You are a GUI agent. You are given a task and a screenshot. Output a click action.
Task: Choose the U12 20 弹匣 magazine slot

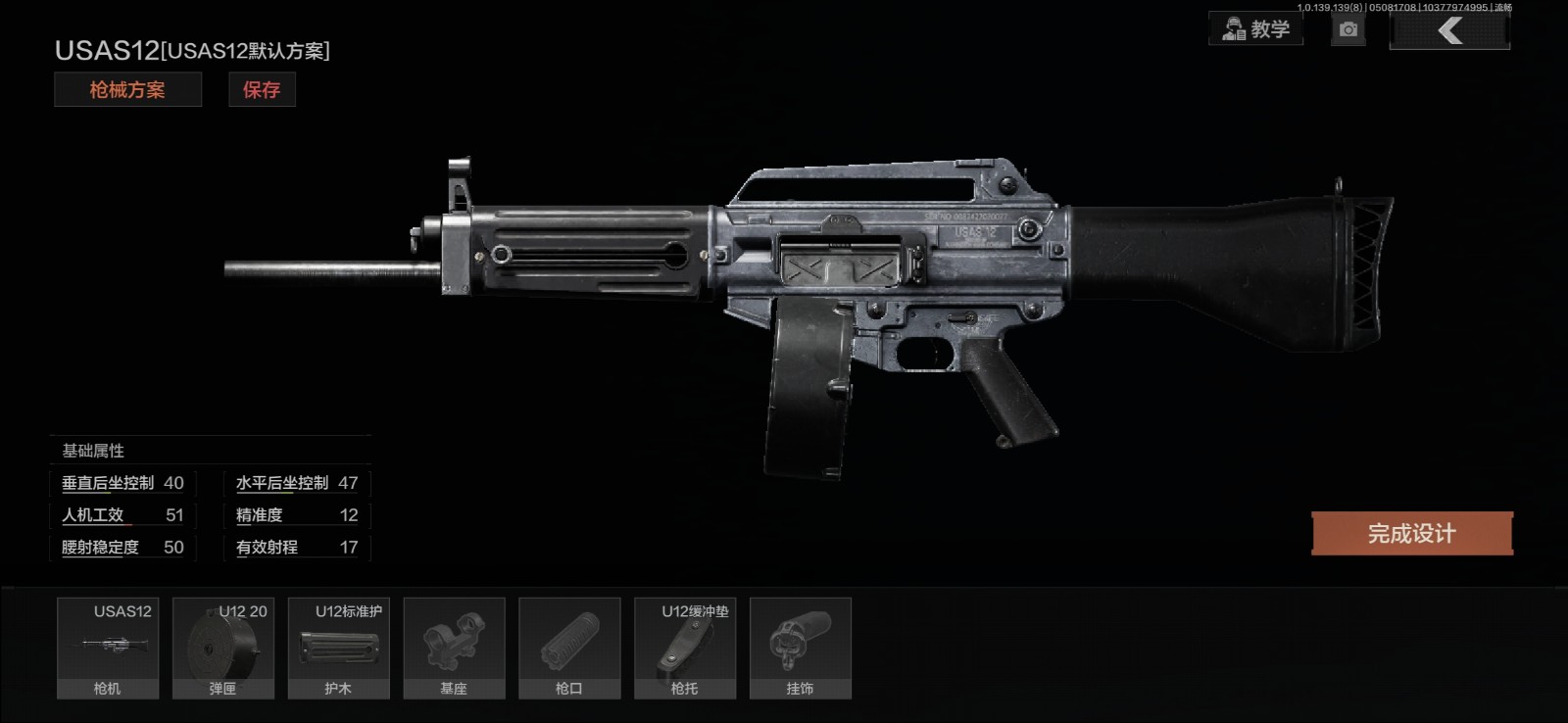tap(223, 648)
